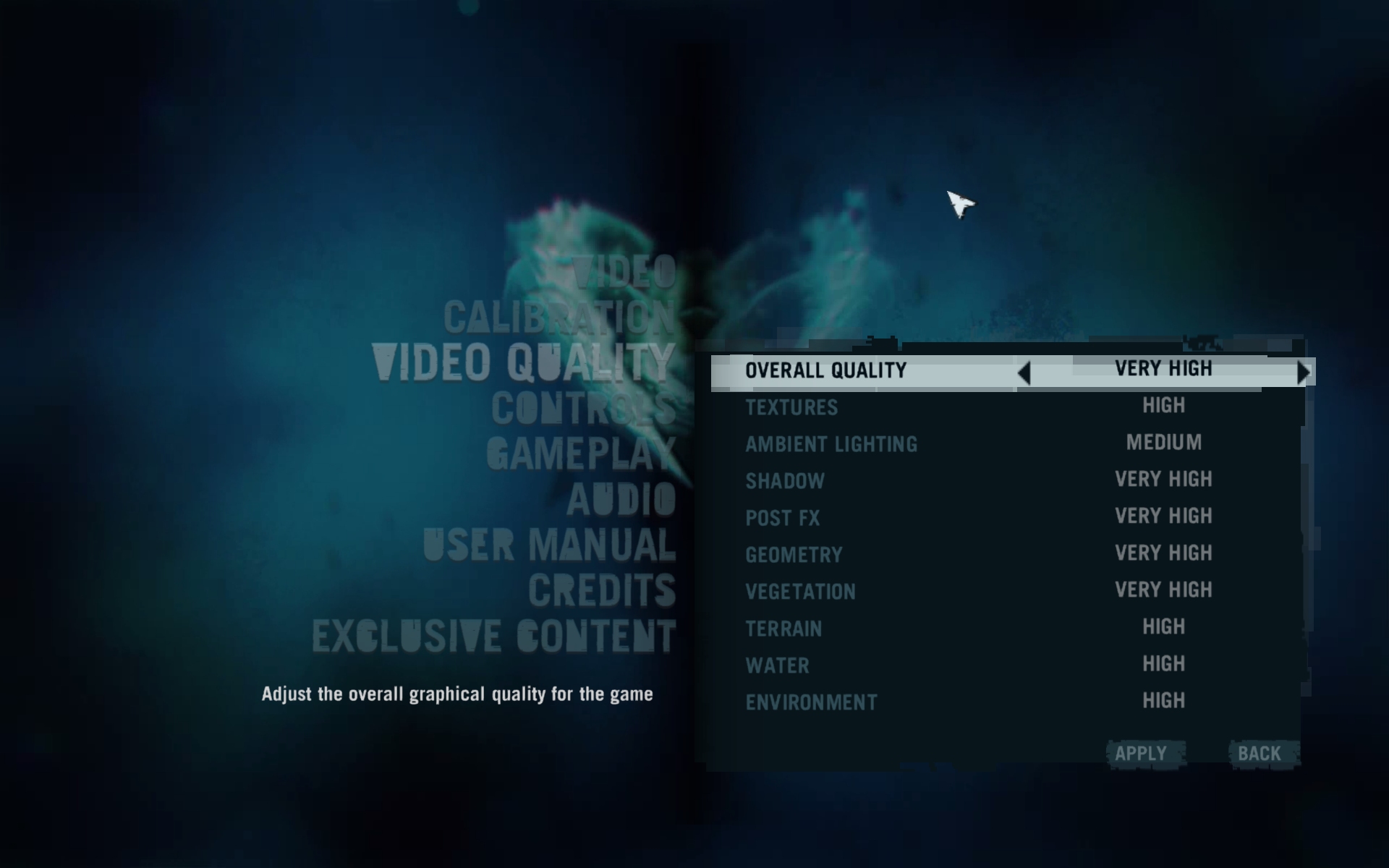Increase Overall Quality with right arrow
The image size is (1389, 868).
(x=1304, y=373)
